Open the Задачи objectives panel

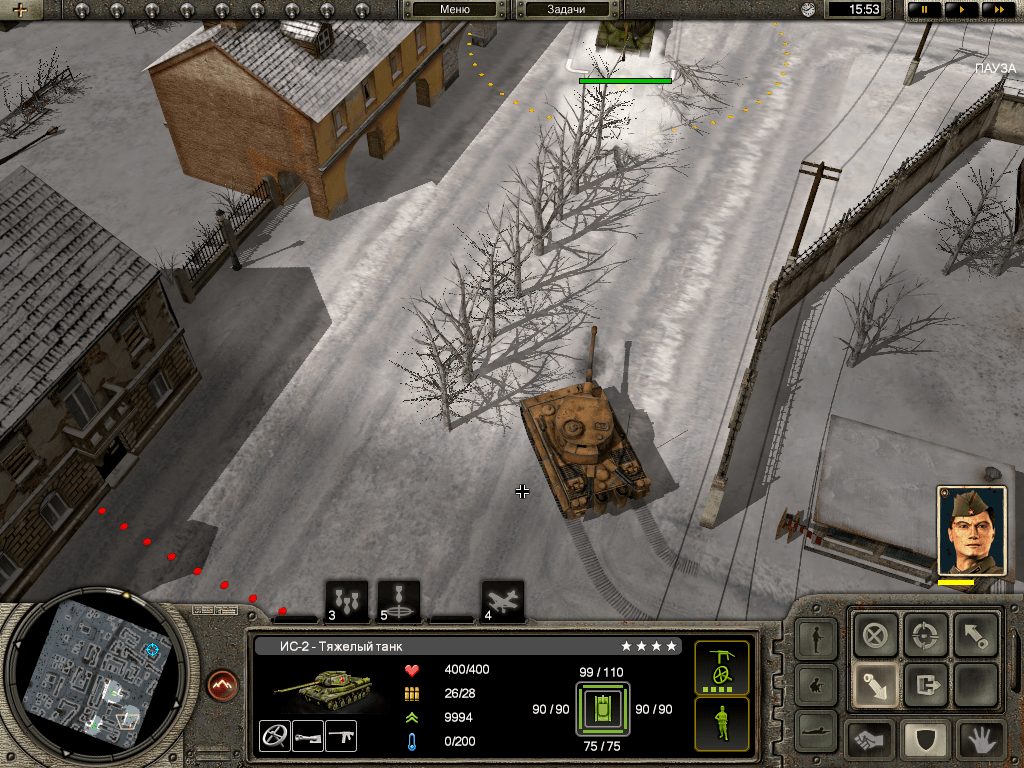click(x=565, y=9)
